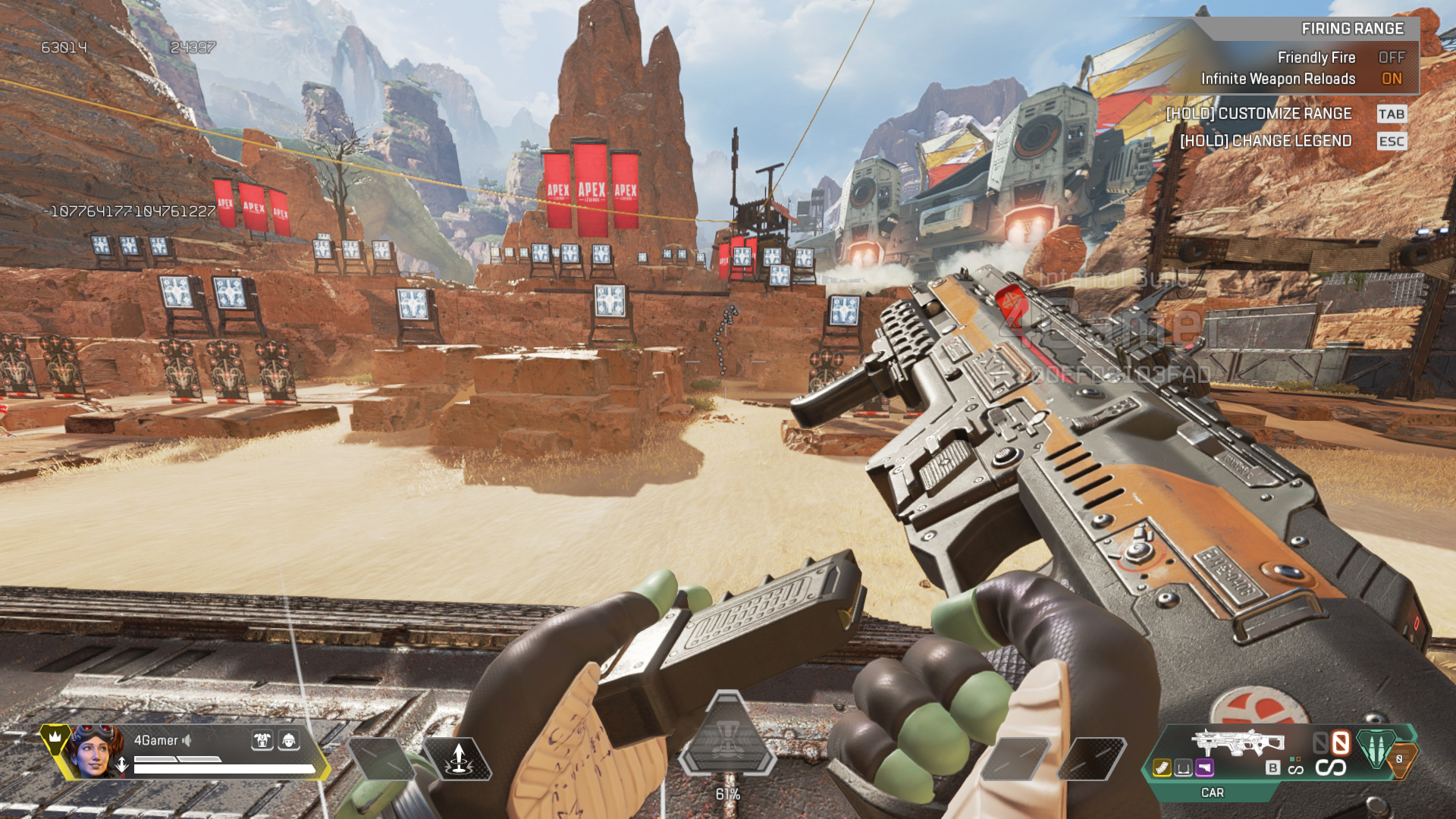Toggle Infinite Weapon Reloads setting

point(1391,79)
